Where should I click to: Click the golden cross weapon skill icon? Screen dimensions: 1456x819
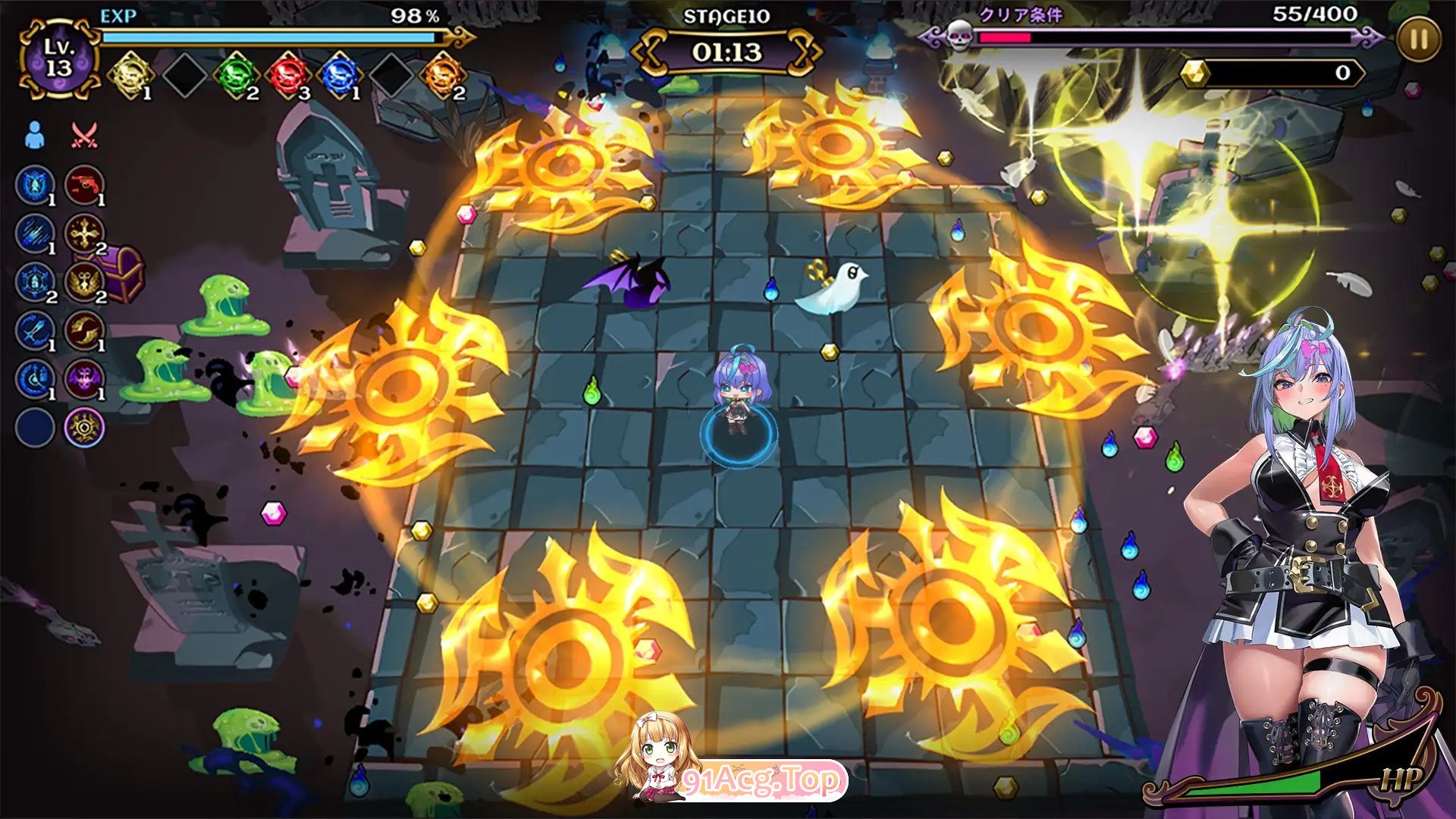84,233
